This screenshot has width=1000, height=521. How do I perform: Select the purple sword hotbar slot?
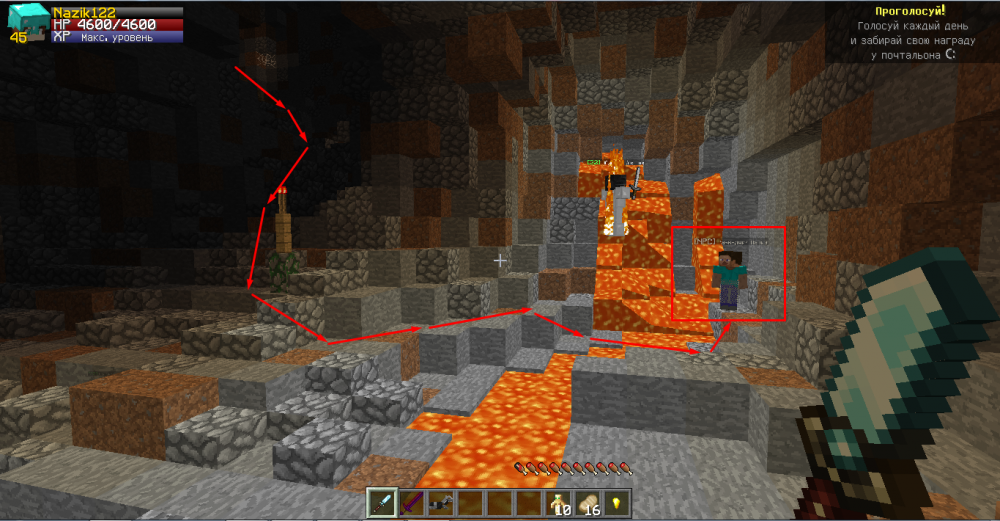(411, 503)
